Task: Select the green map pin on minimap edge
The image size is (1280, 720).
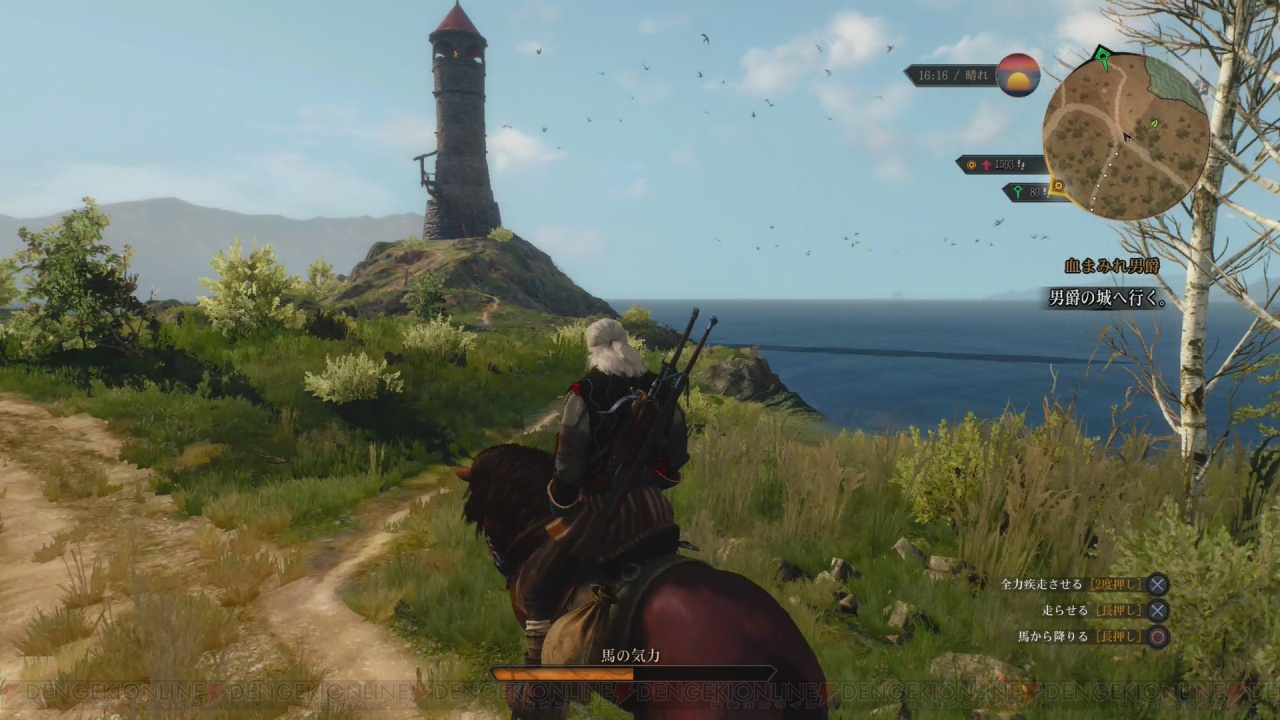Action: pyautogui.click(x=1103, y=58)
